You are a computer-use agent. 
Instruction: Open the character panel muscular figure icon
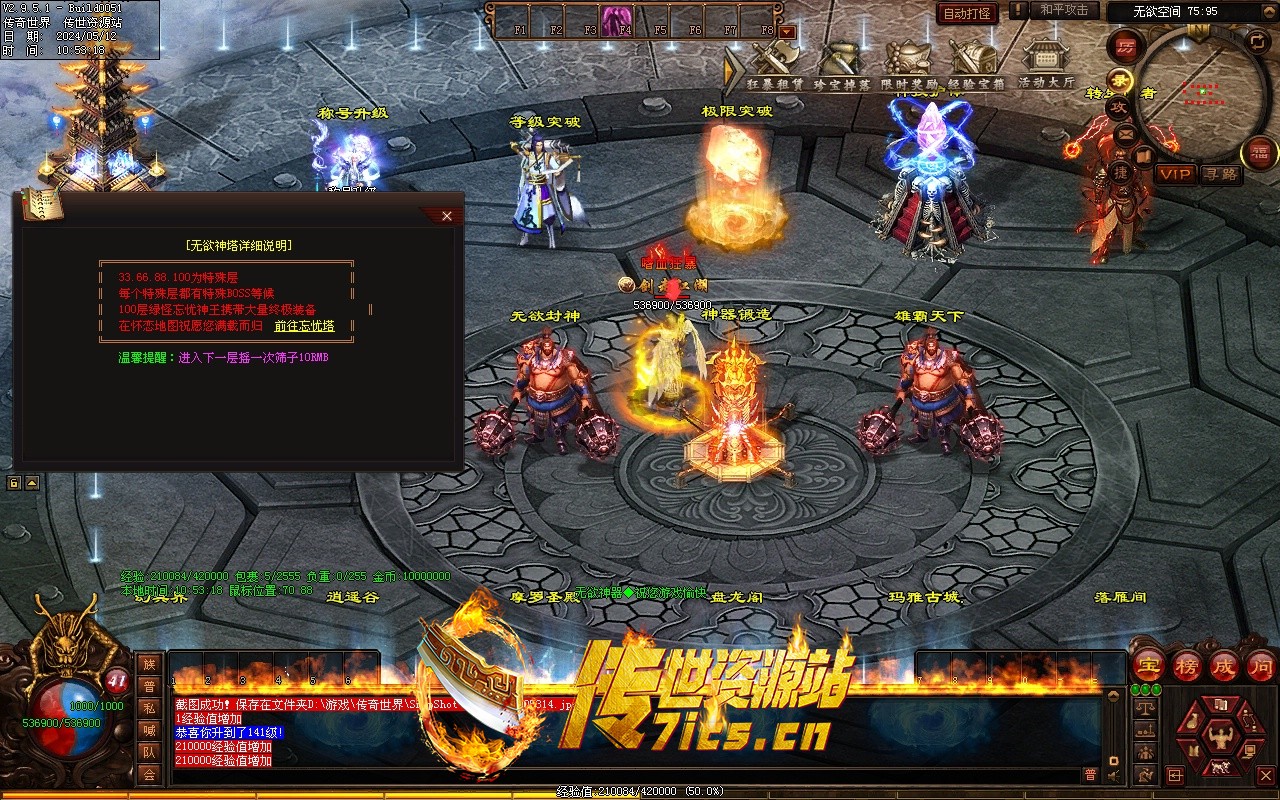click(x=1219, y=740)
